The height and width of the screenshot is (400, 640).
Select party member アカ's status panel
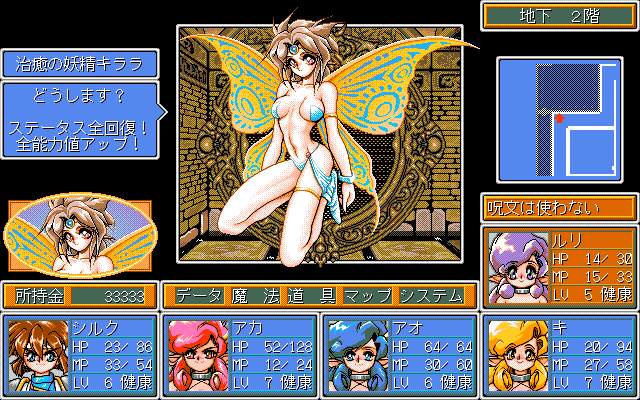pyautogui.click(x=239, y=355)
